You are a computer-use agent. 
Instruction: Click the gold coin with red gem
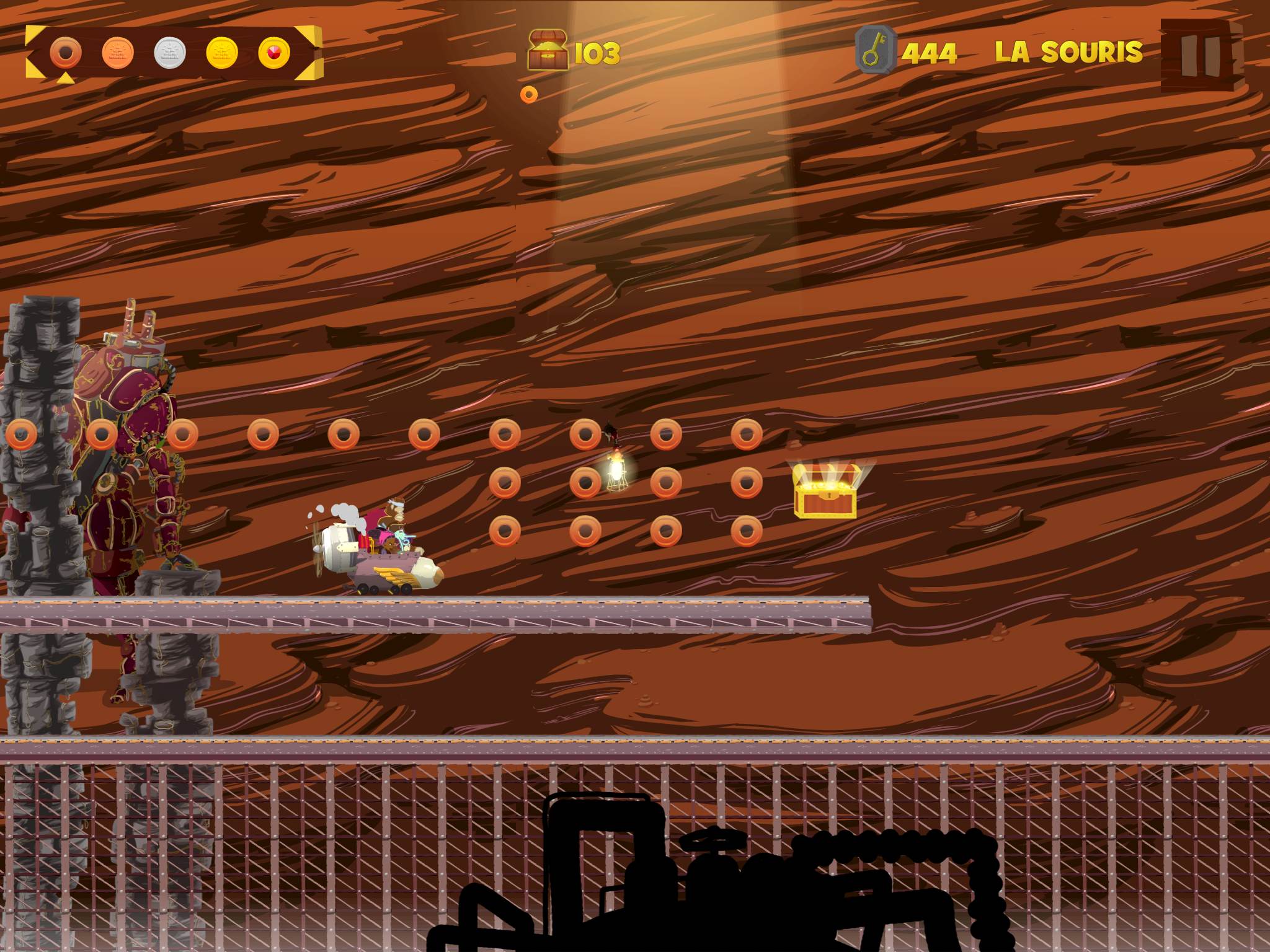[x=274, y=53]
